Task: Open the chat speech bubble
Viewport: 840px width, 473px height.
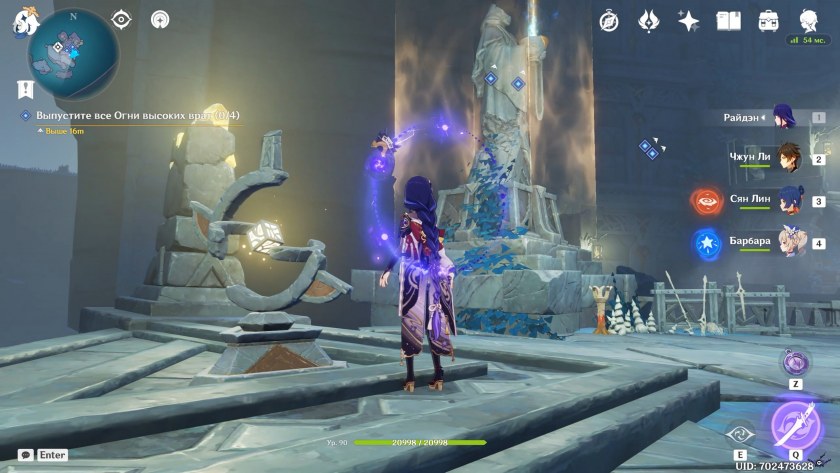Action: click(x=25, y=455)
